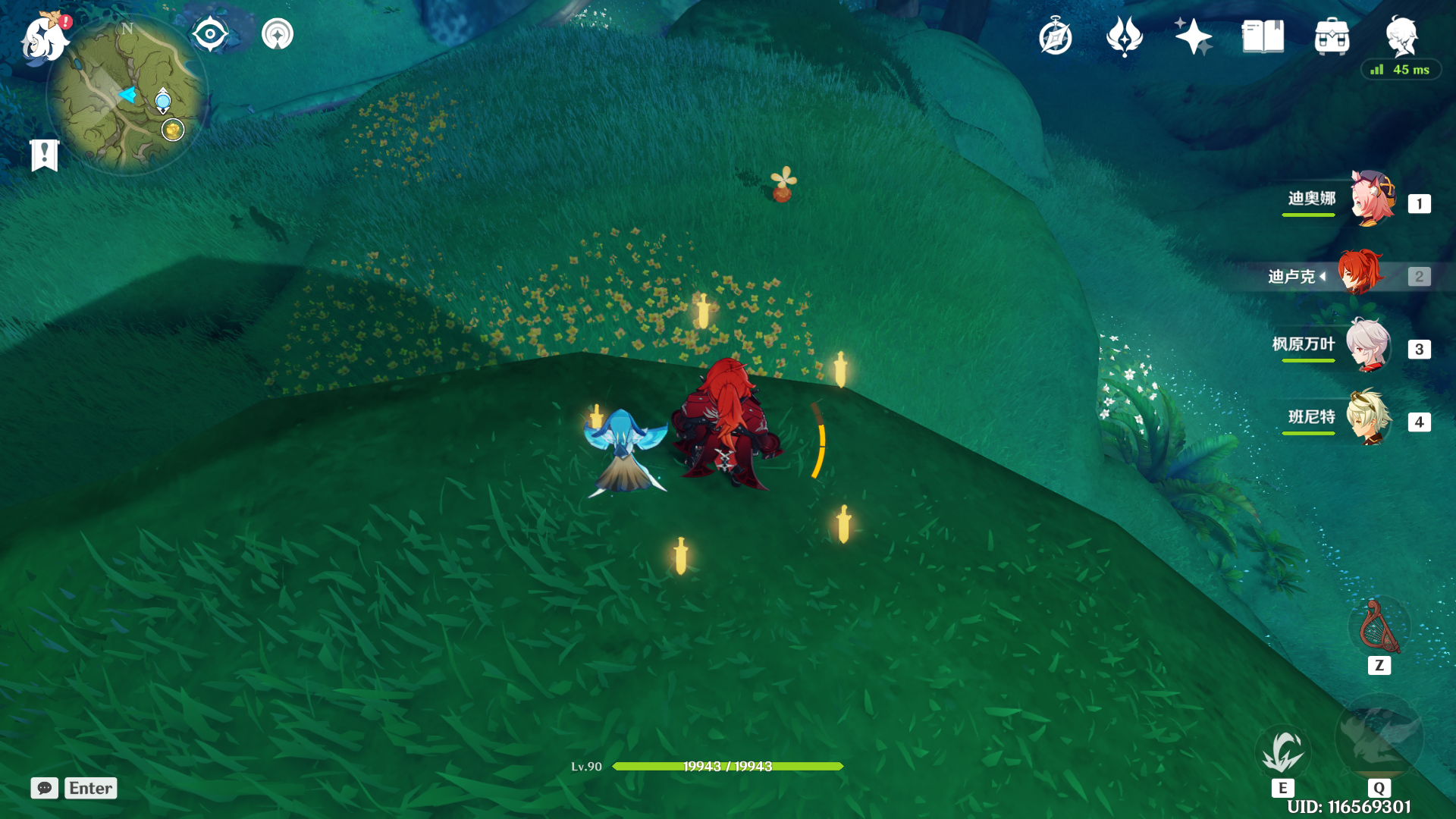Open the events flame icon

1124,36
